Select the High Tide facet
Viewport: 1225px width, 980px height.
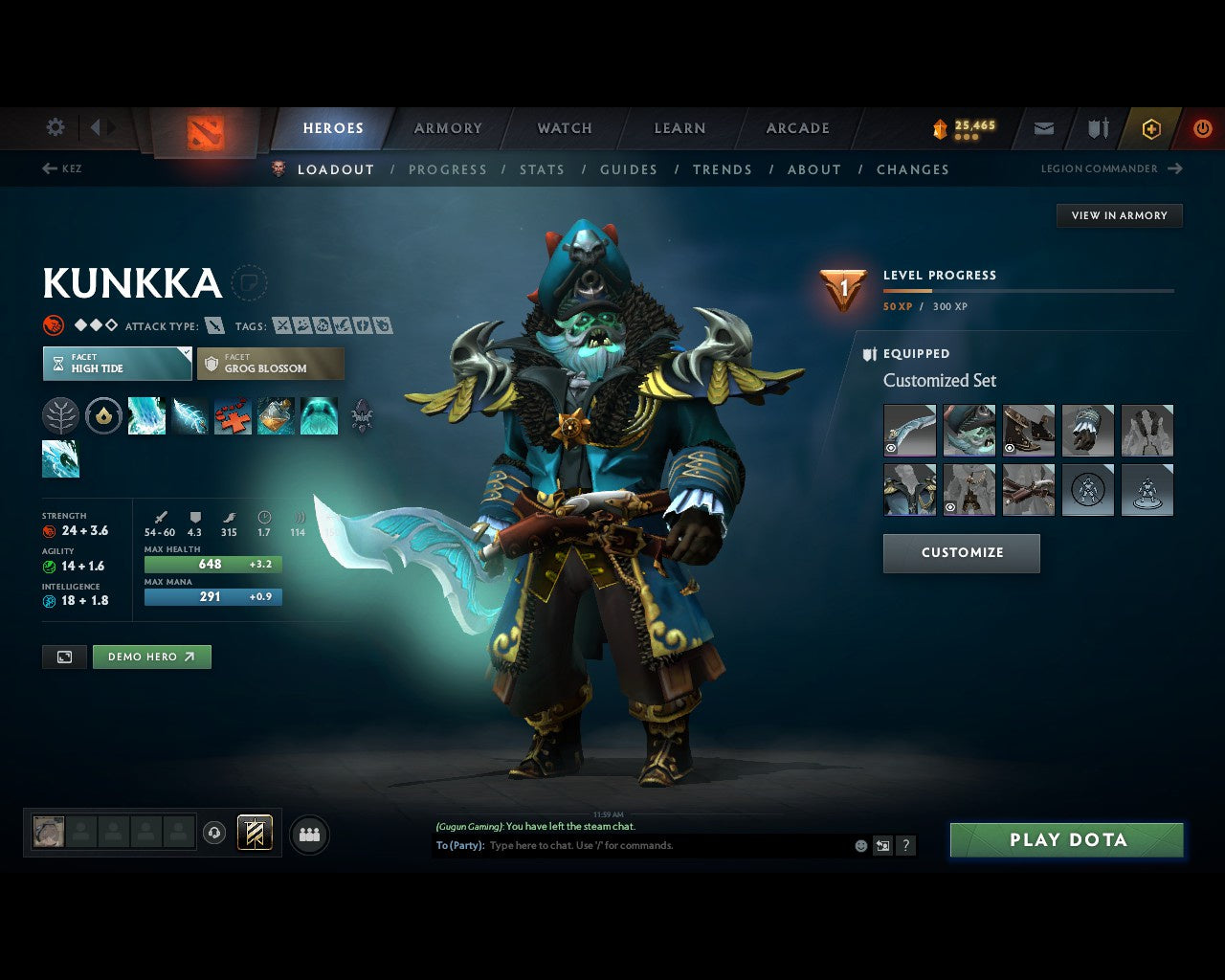pos(116,364)
